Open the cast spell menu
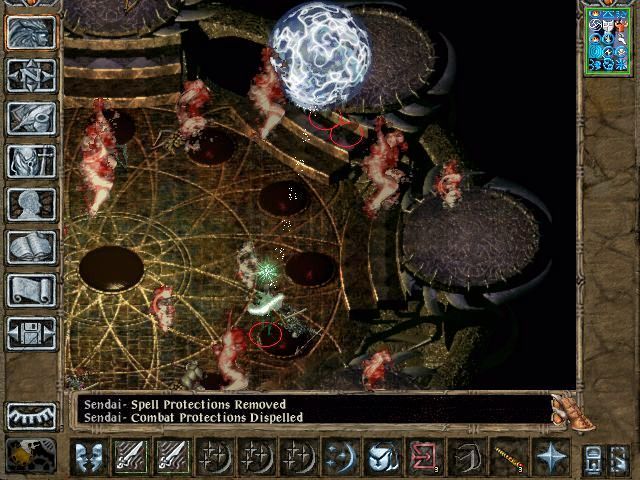The height and width of the screenshot is (480, 640). [x=339, y=457]
